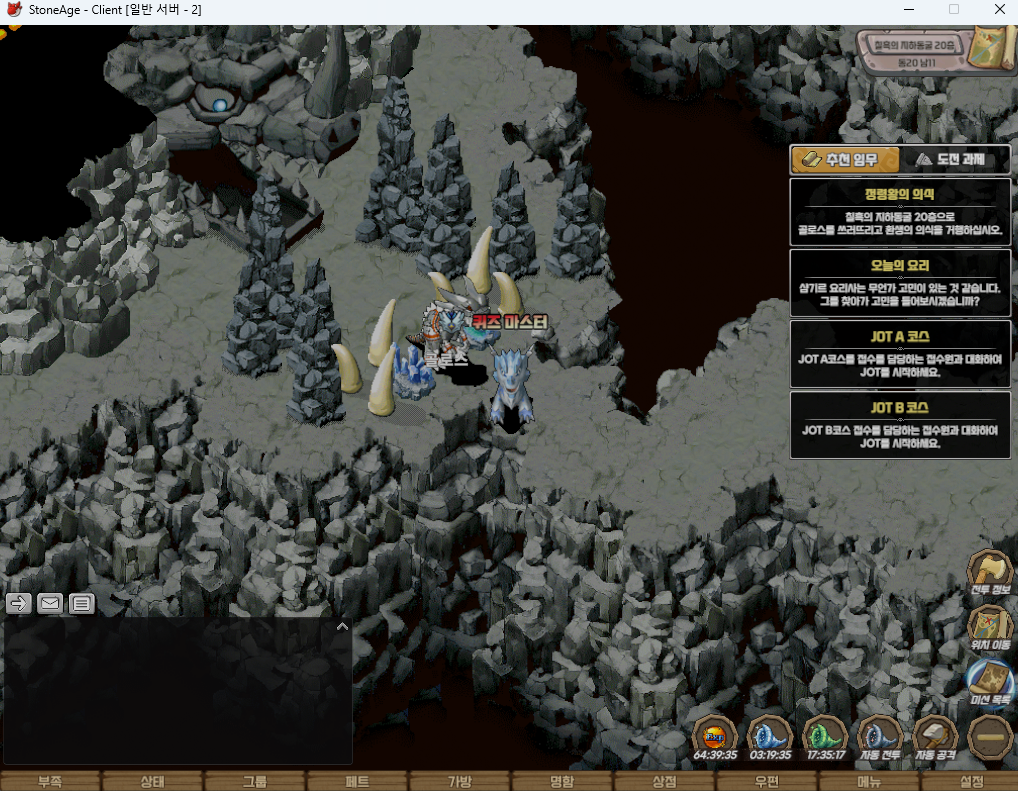Open the 상태 (status) menu
Viewport: 1018px width, 791px height.
pos(152,781)
